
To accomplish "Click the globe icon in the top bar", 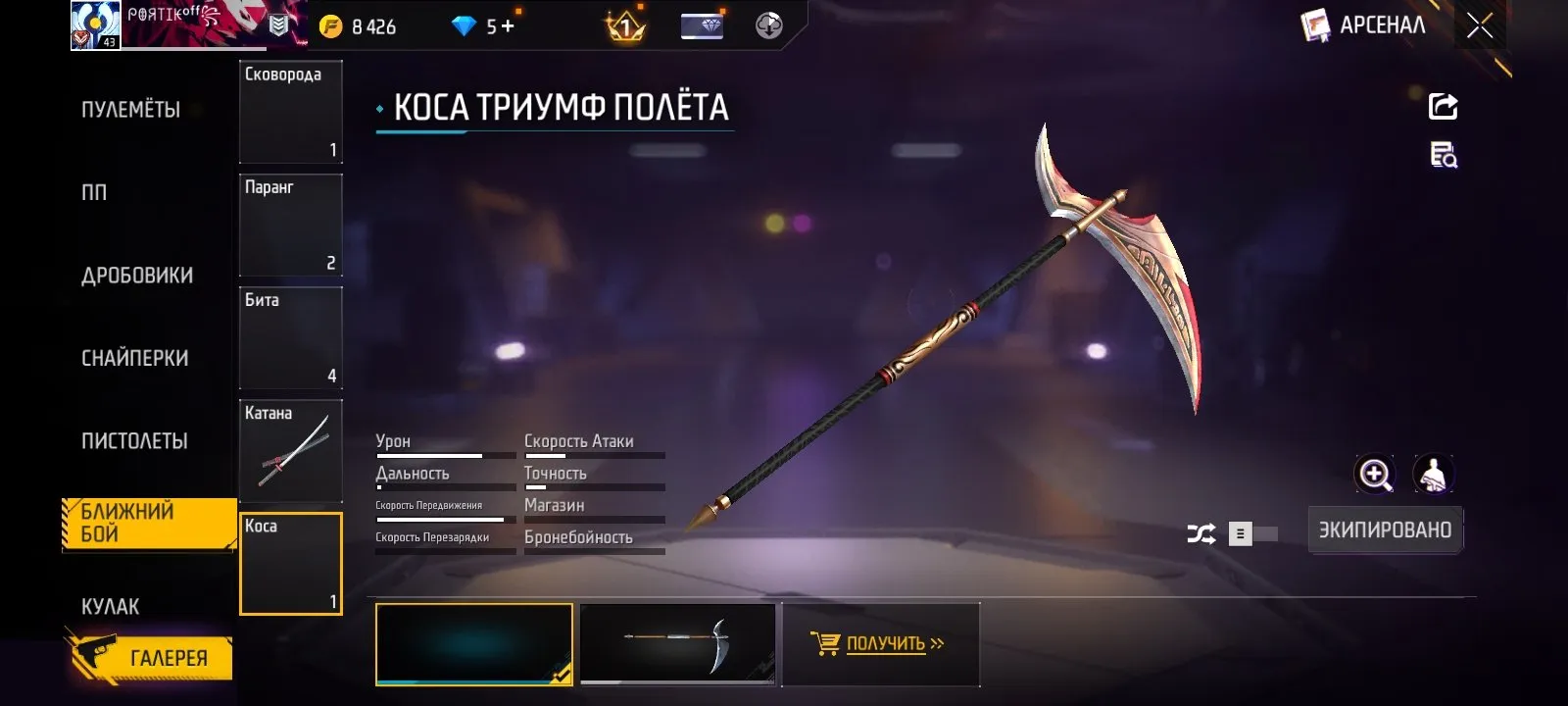I will coord(769,25).
